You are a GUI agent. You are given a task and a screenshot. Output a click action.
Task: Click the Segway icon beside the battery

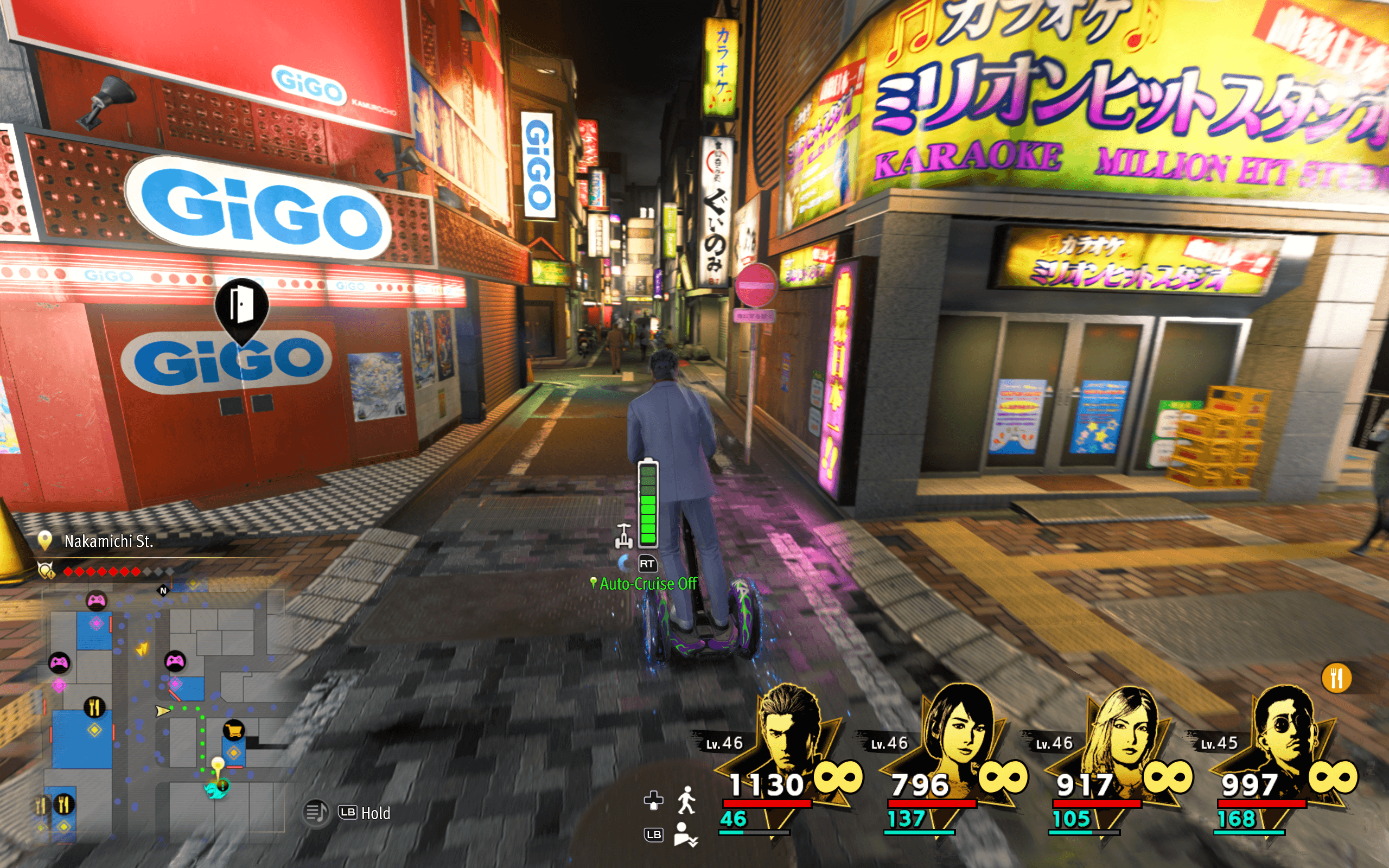(624, 535)
